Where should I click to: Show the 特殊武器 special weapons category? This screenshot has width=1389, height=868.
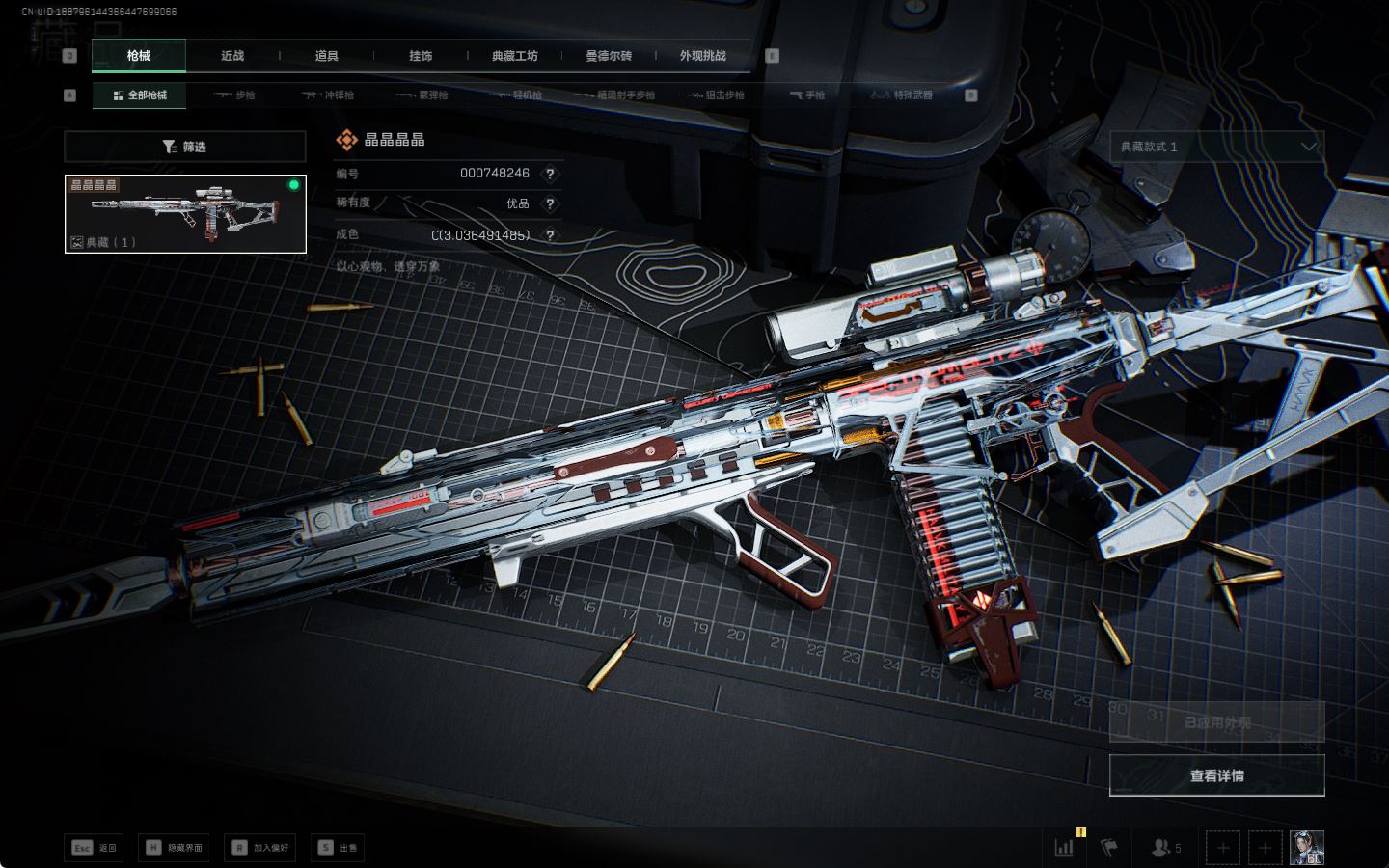(902, 95)
